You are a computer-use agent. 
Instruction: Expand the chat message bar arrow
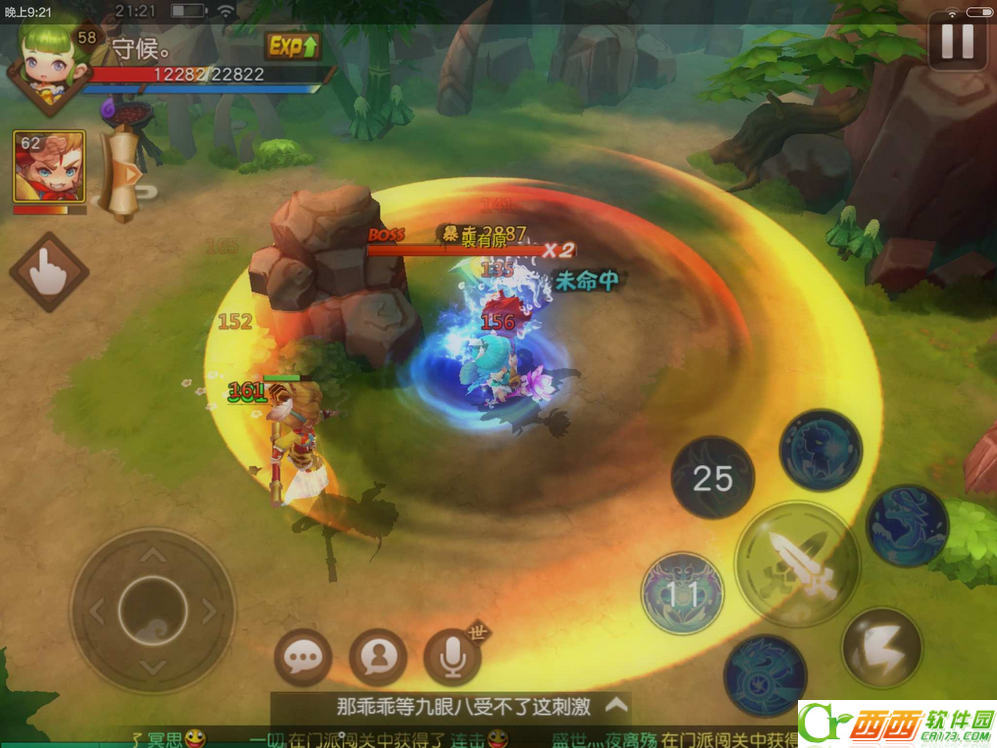(616, 705)
